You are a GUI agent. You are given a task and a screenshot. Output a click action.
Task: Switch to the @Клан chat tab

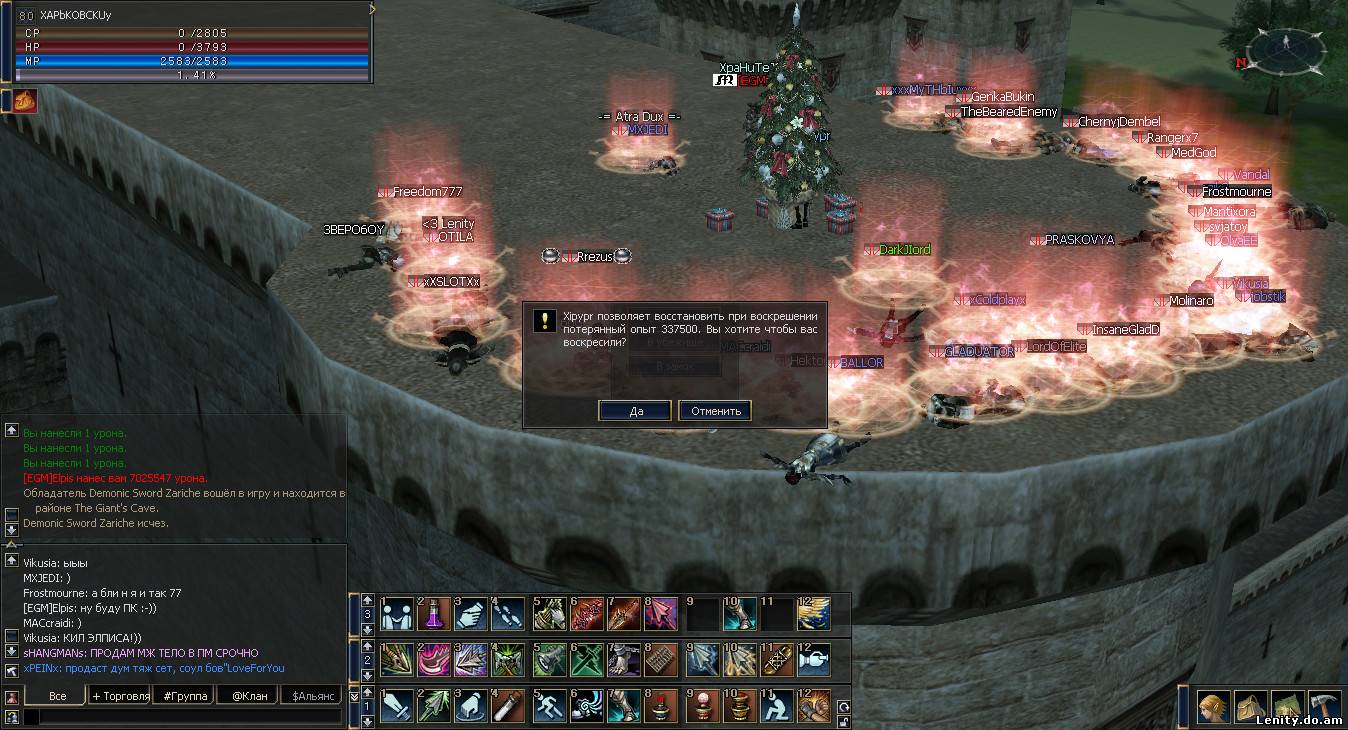249,695
